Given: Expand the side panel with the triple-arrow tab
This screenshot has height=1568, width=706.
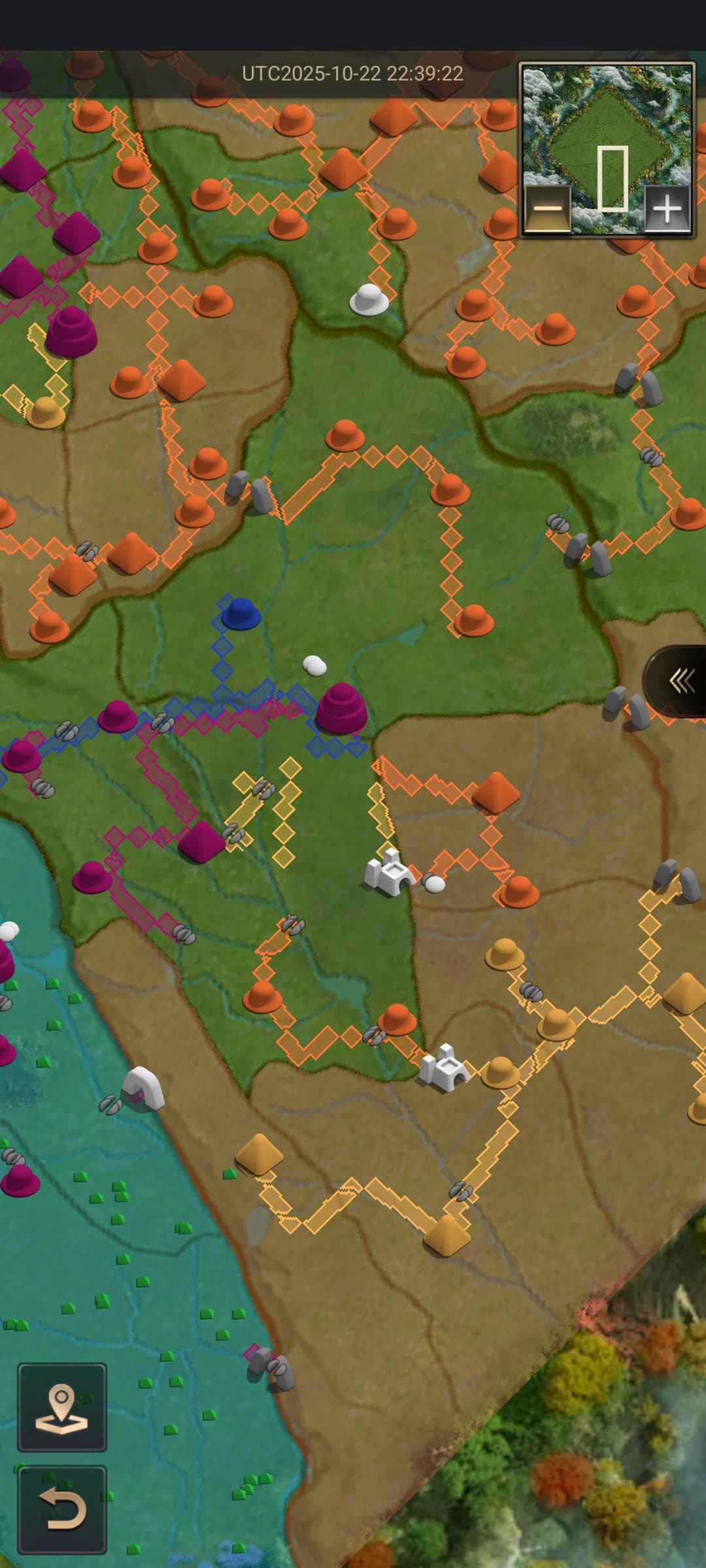Looking at the screenshot, I should (680, 681).
